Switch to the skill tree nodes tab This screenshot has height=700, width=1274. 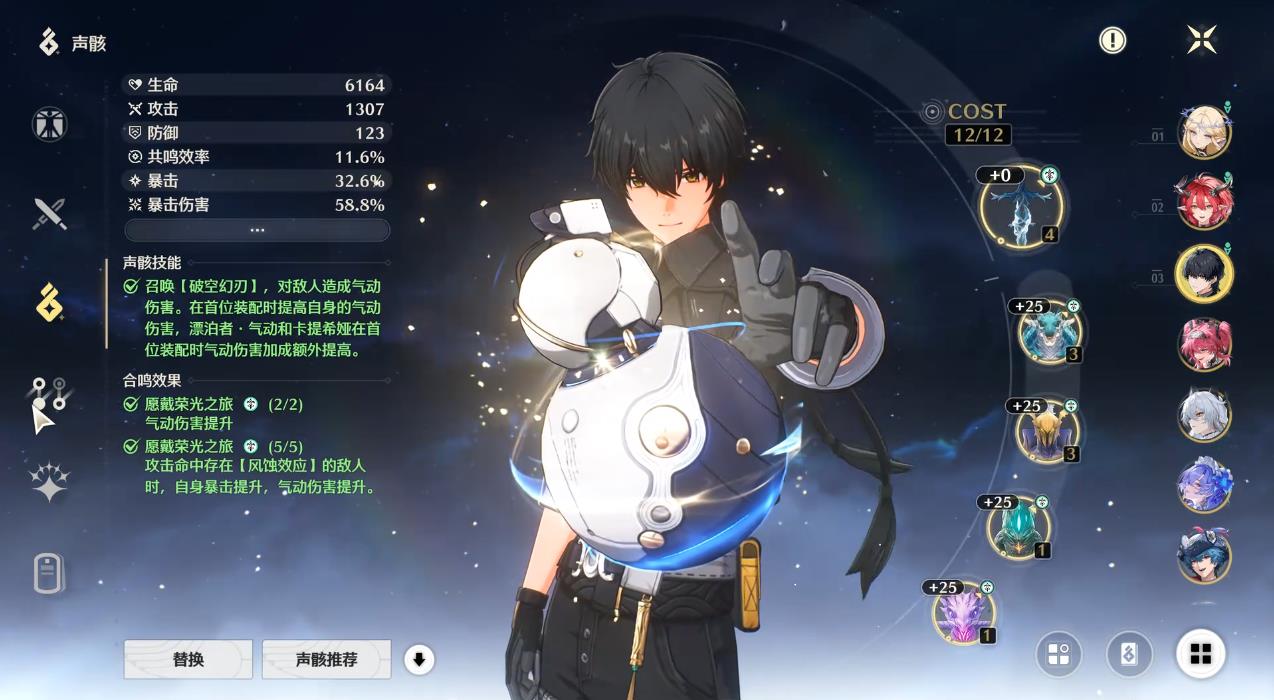click(49, 392)
